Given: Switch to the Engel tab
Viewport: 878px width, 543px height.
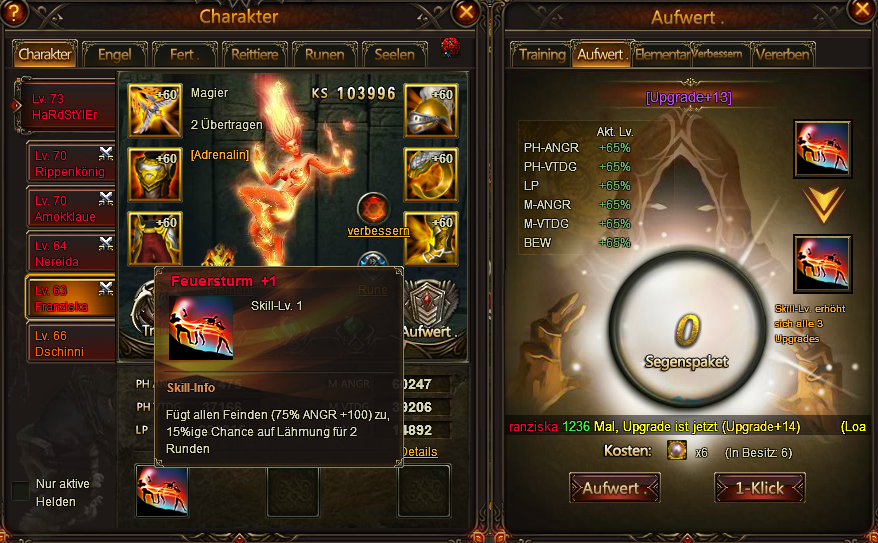Looking at the screenshot, I should click(114, 54).
